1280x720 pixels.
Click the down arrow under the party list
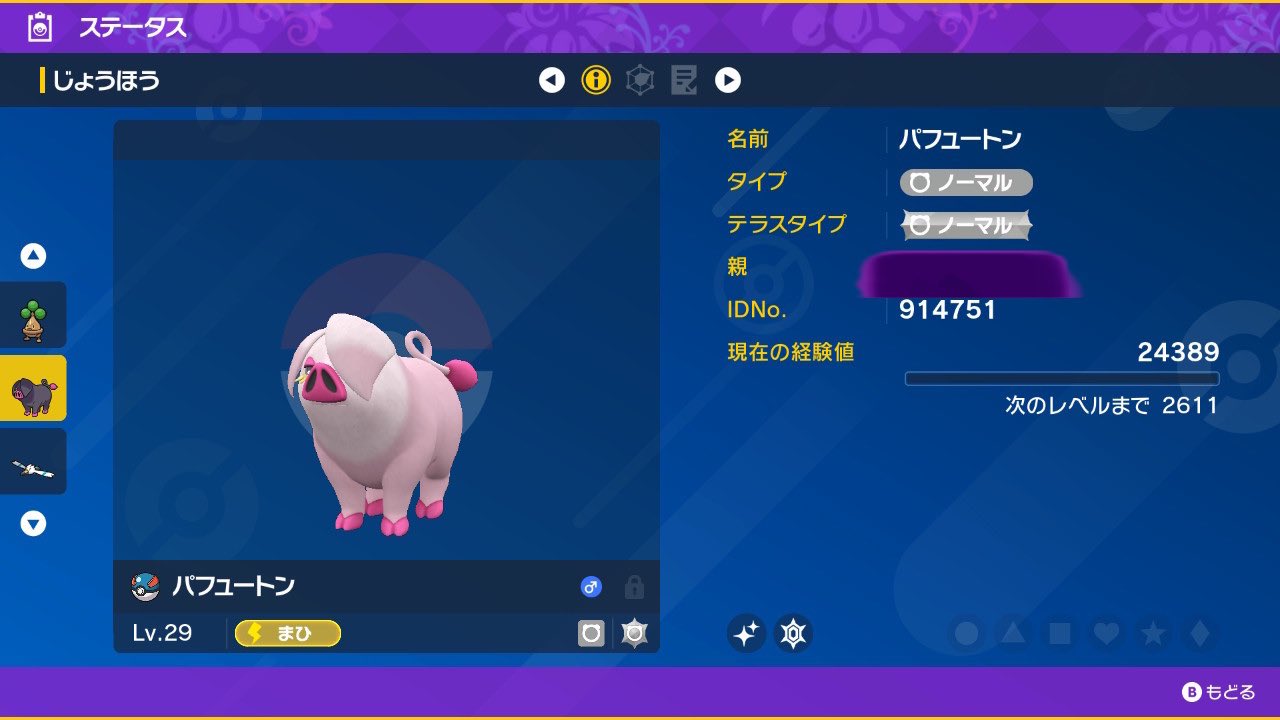pos(33,523)
